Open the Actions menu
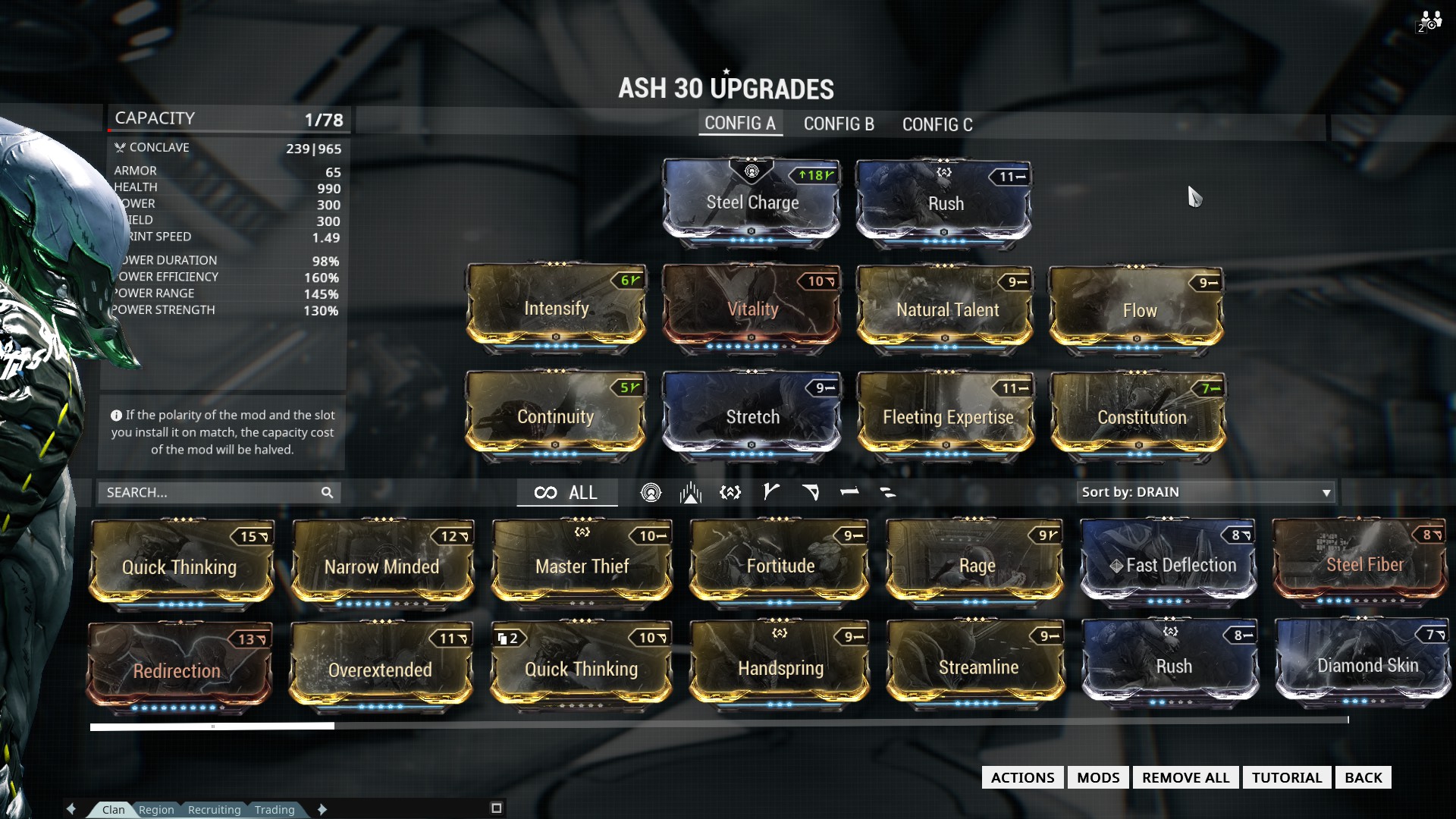The height and width of the screenshot is (819, 1456). coord(1022,777)
